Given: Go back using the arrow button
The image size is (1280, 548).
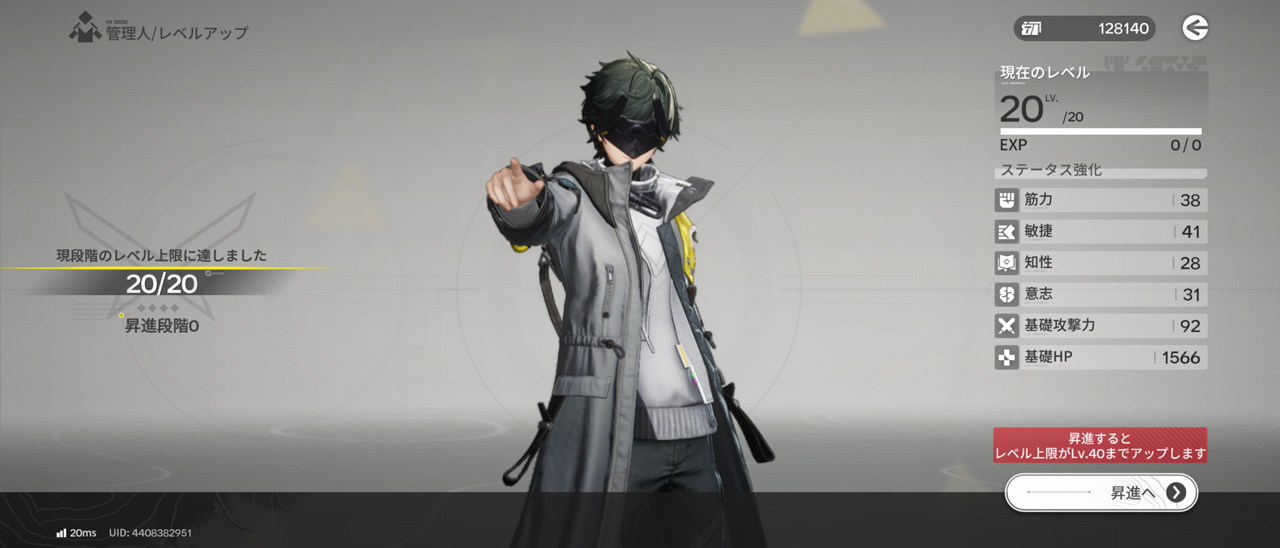Looking at the screenshot, I should coord(1195,28).
